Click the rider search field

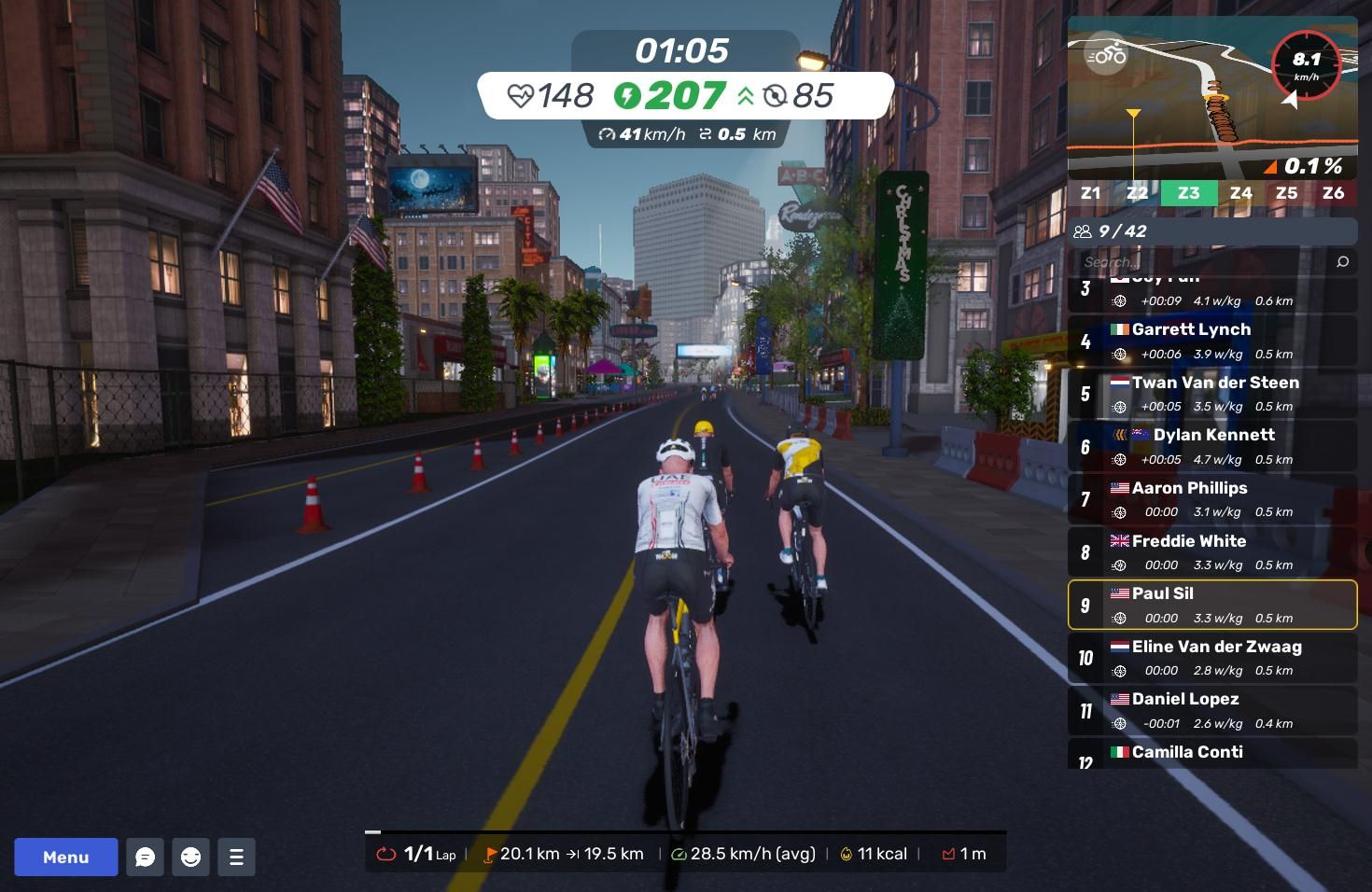(1204, 262)
